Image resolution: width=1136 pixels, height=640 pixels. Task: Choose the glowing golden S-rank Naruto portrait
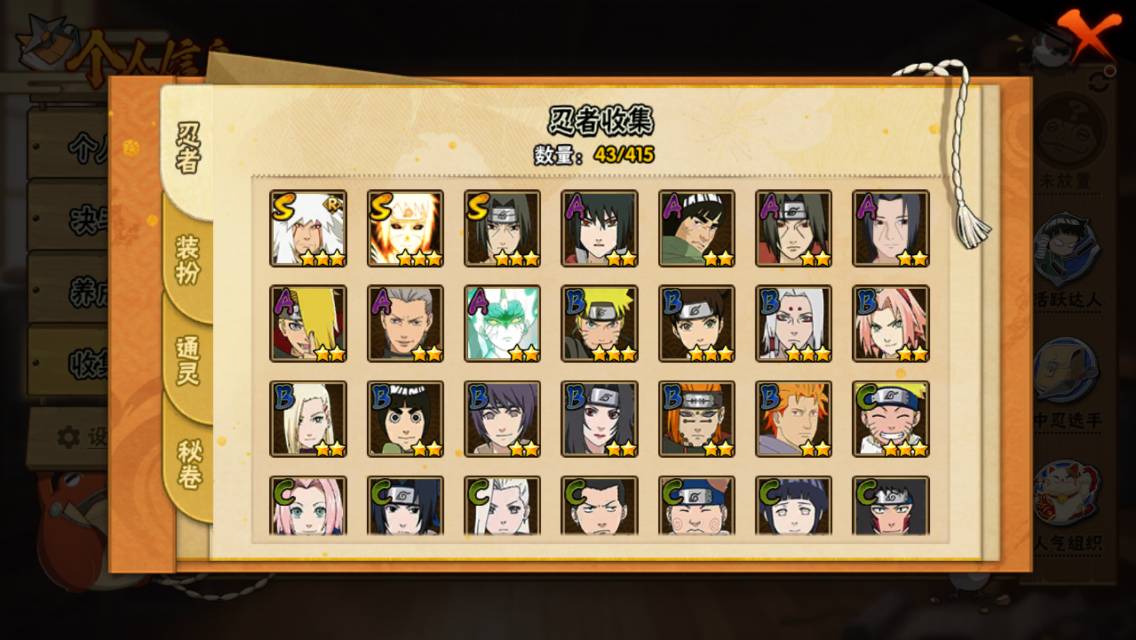(x=405, y=228)
